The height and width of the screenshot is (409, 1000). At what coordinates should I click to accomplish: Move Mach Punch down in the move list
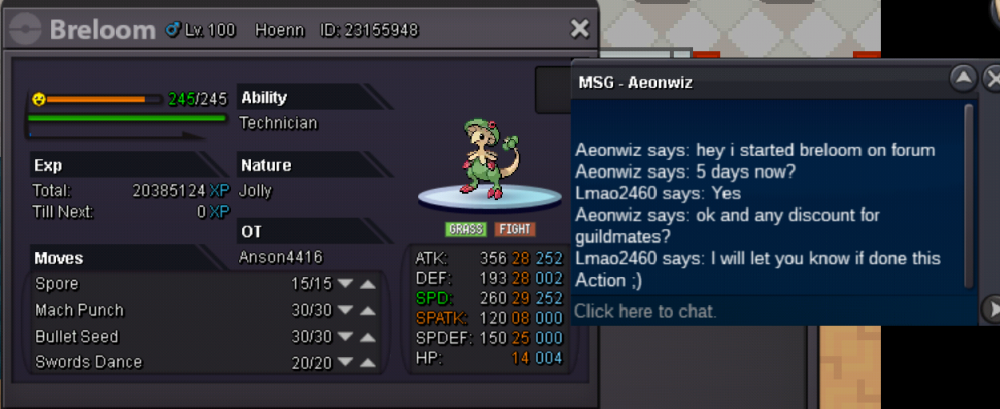(346, 310)
